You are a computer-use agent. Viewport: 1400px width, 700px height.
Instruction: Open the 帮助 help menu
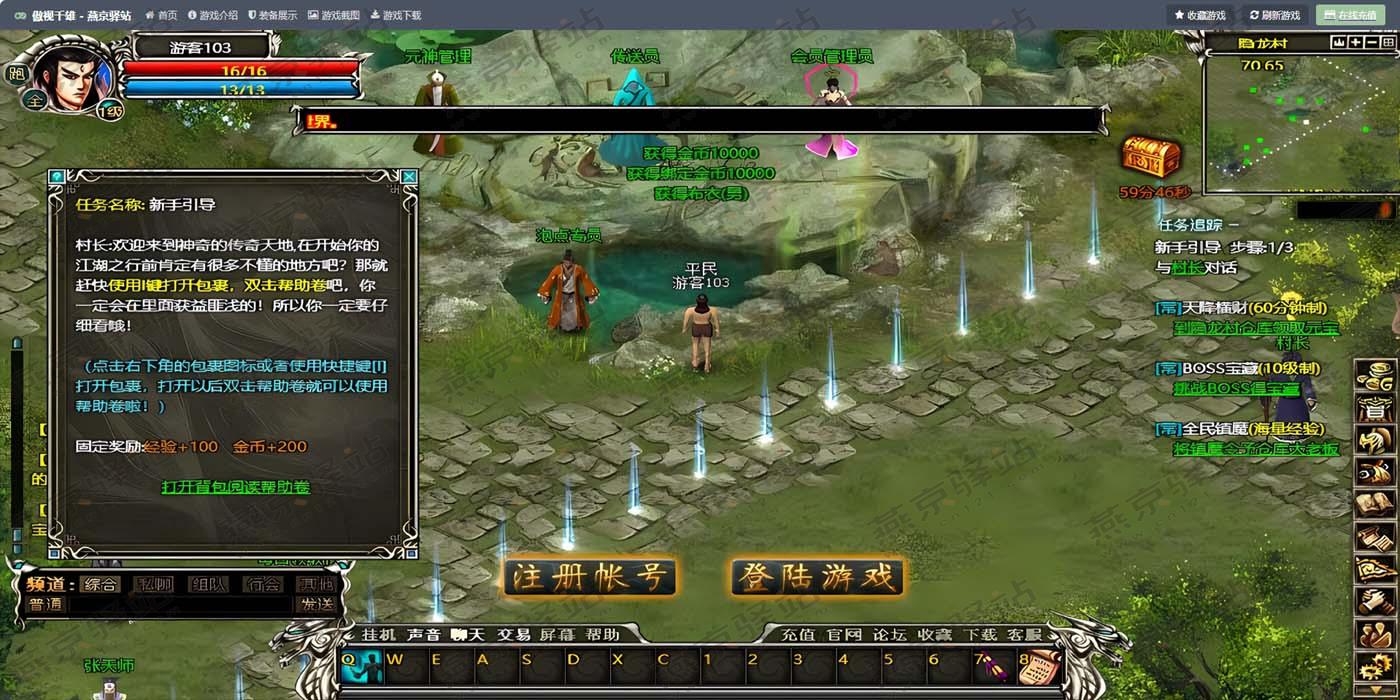coord(602,634)
